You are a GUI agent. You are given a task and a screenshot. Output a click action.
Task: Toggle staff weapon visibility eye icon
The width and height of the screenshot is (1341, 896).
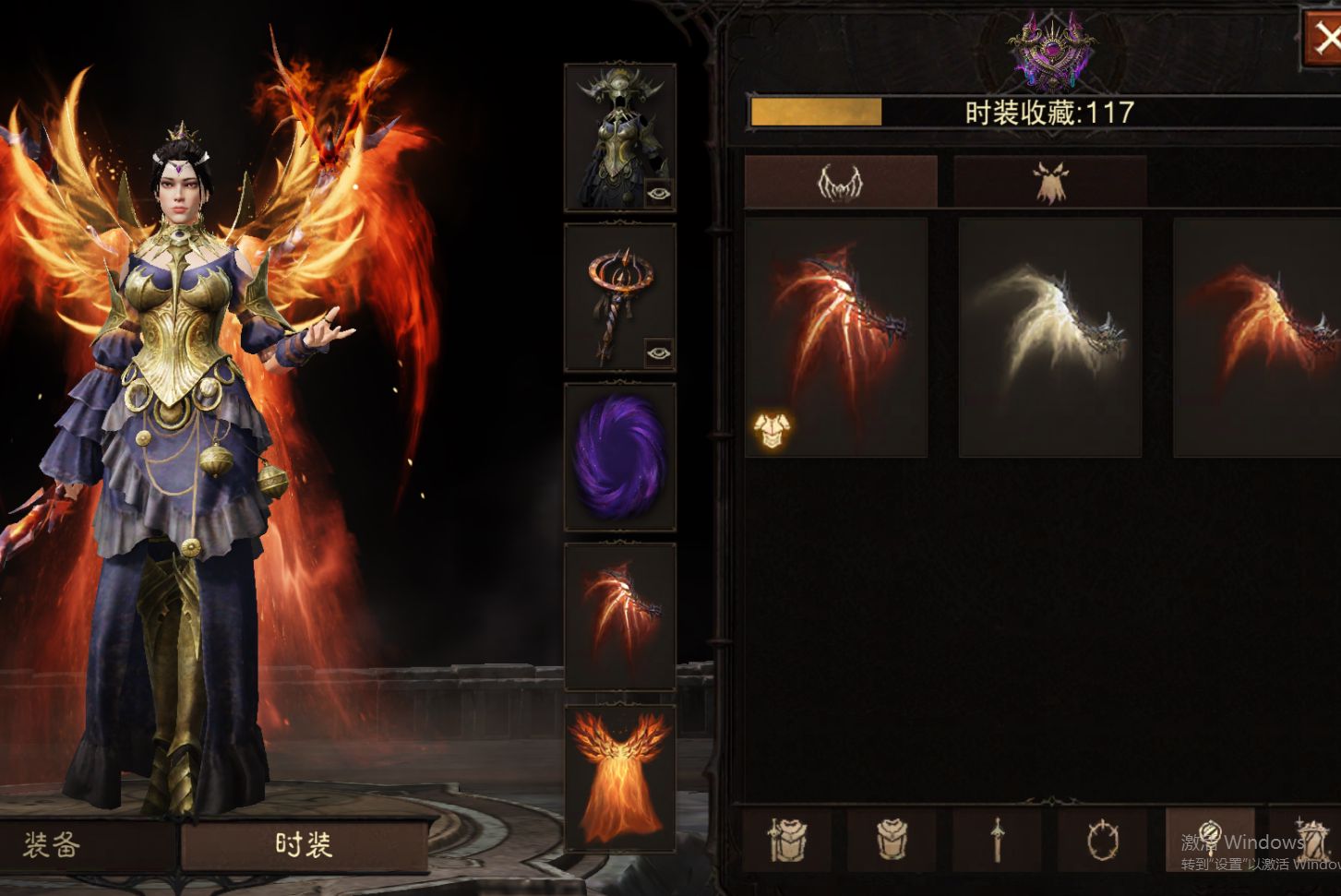(659, 352)
